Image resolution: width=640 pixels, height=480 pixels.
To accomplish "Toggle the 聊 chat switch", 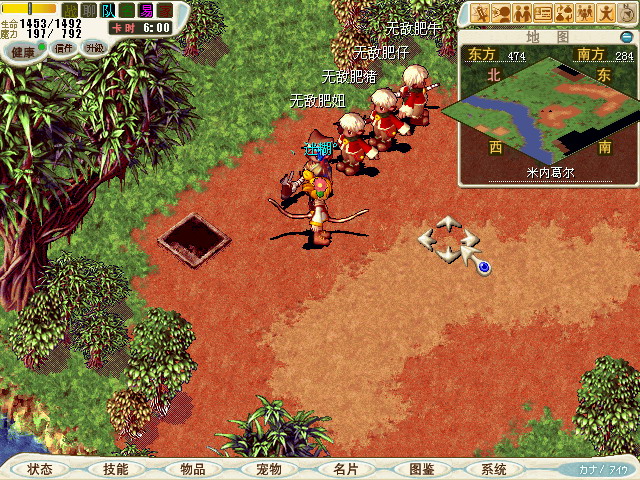I will pyautogui.click(x=90, y=10).
